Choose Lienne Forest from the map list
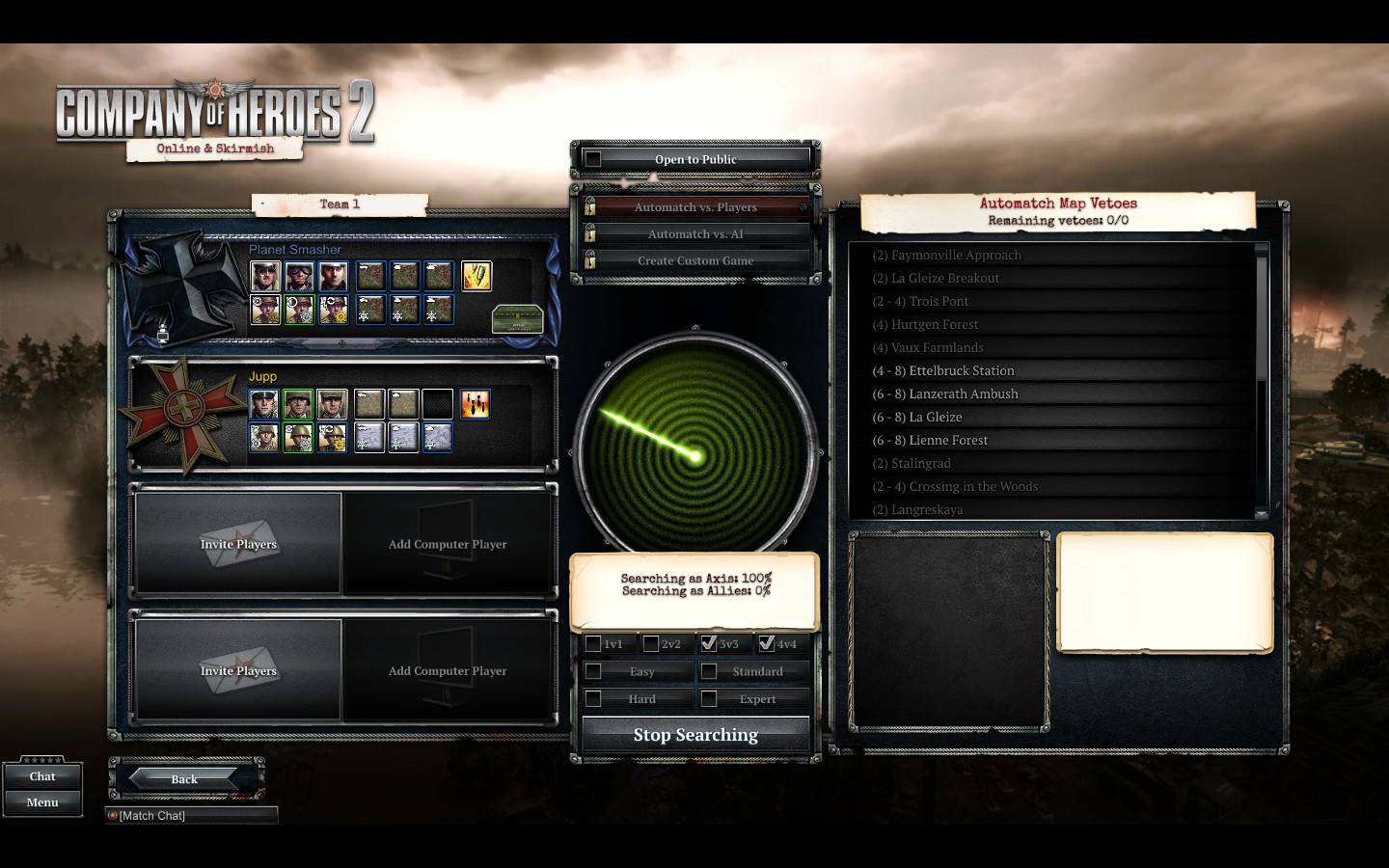This screenshot has width=1389, height=868. pyautogui.click(x=930, y=441)
